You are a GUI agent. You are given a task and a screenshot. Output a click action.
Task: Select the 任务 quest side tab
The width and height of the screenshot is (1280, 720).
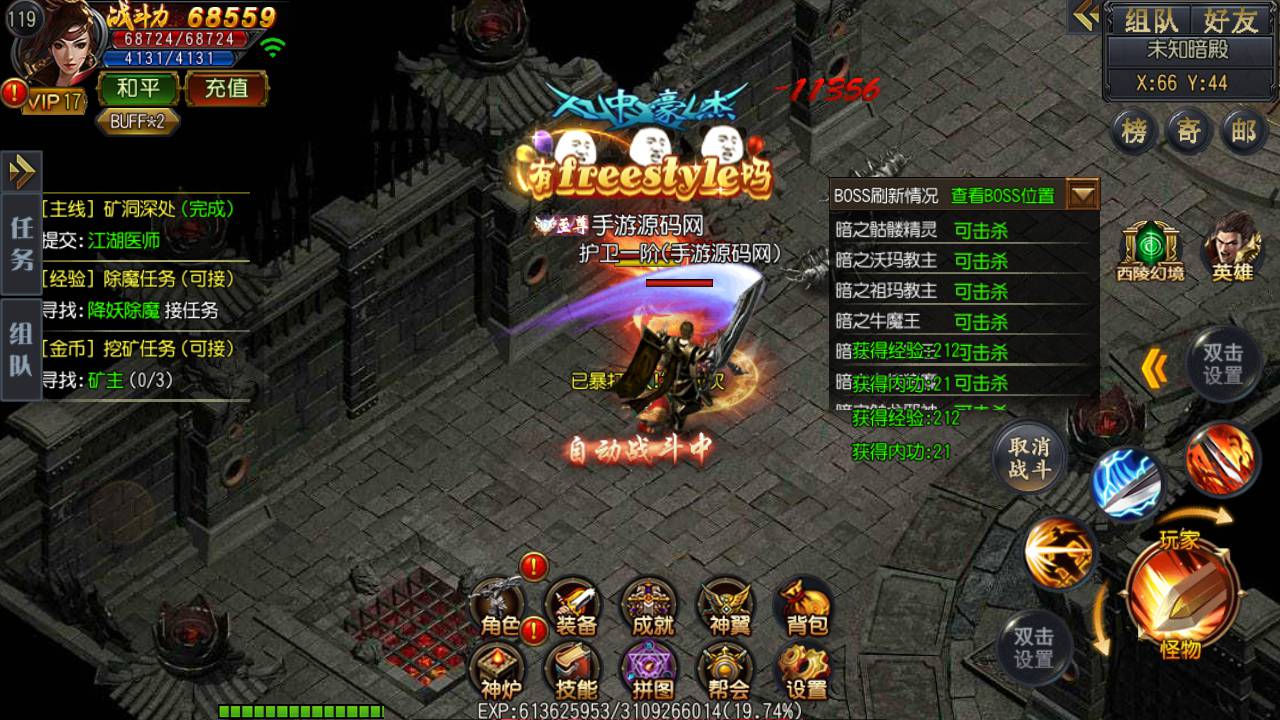(x=21, y=243)
